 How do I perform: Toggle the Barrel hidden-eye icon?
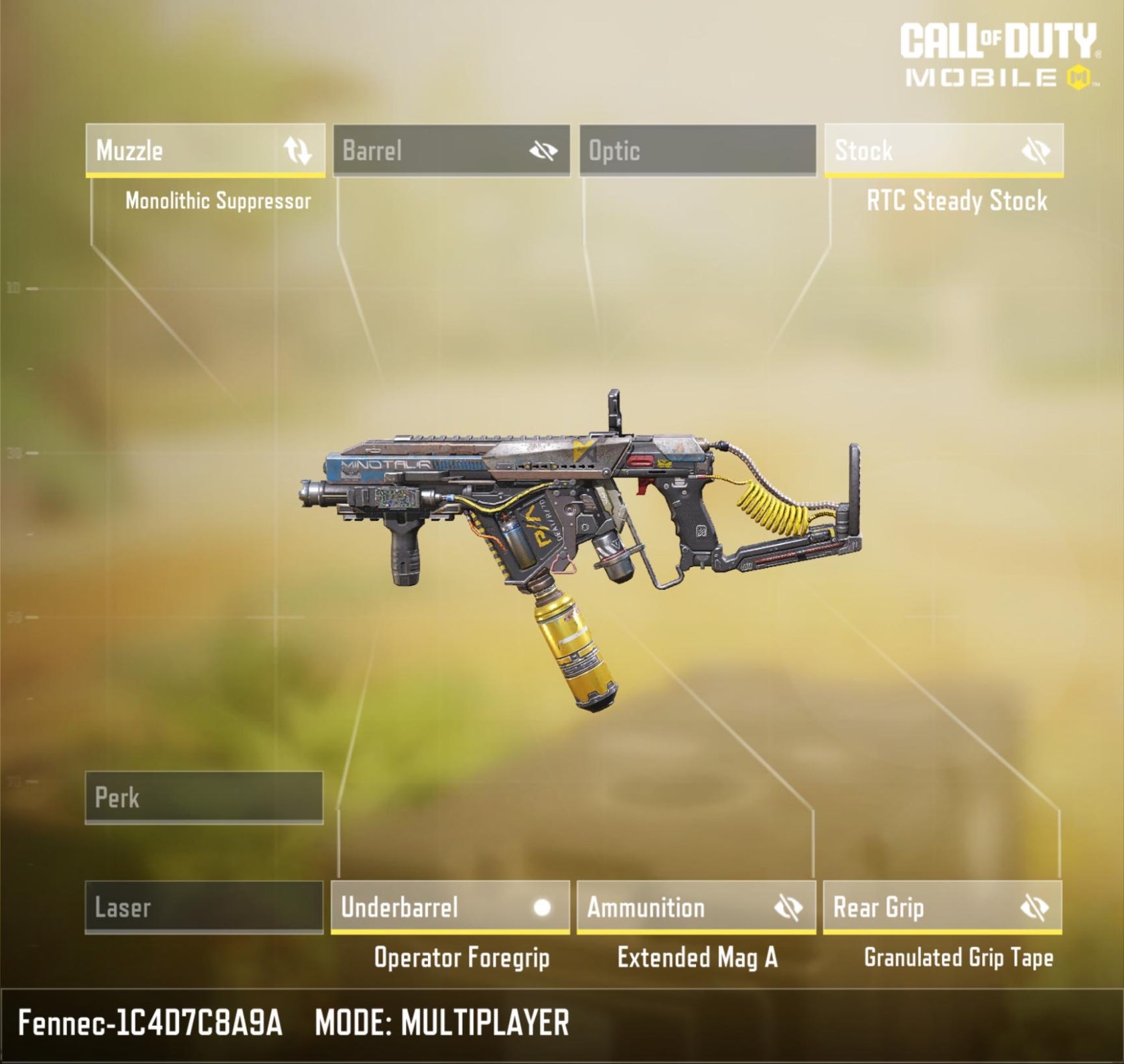click(543, 151)
